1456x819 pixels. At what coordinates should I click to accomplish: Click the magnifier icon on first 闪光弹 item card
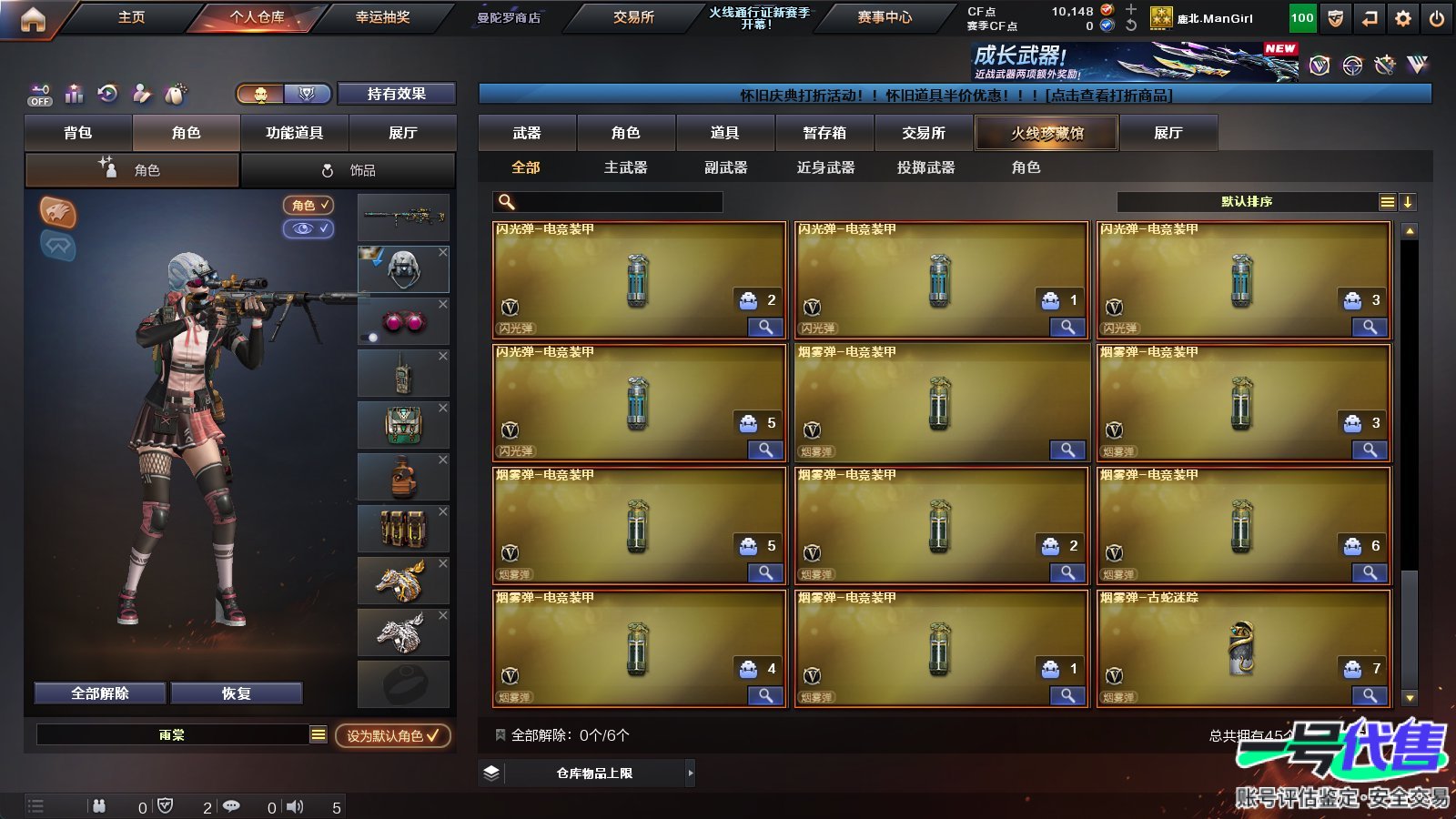point(767,328)
